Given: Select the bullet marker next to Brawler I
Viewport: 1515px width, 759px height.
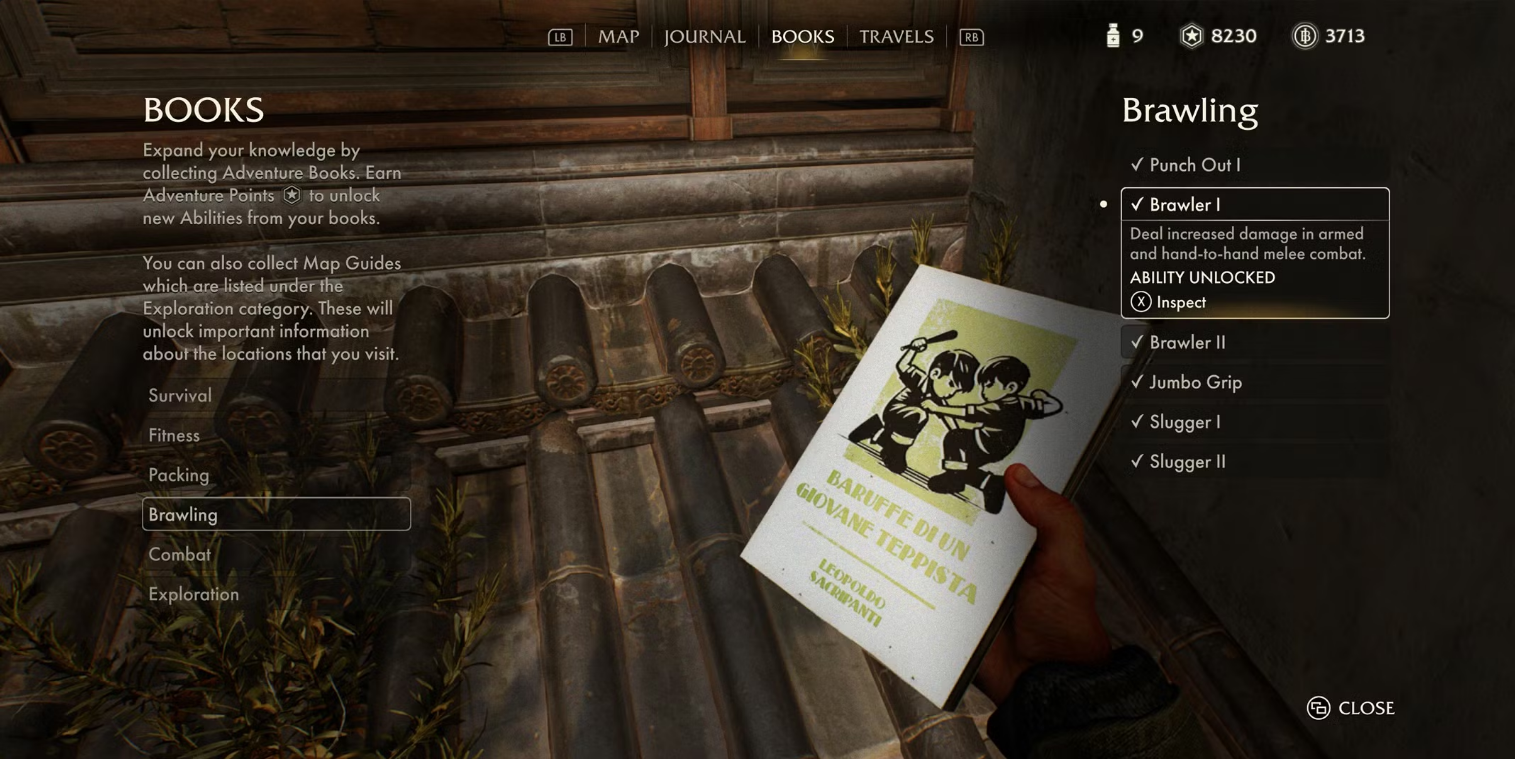Looking at the screenshot, I should pos(1102,203).
